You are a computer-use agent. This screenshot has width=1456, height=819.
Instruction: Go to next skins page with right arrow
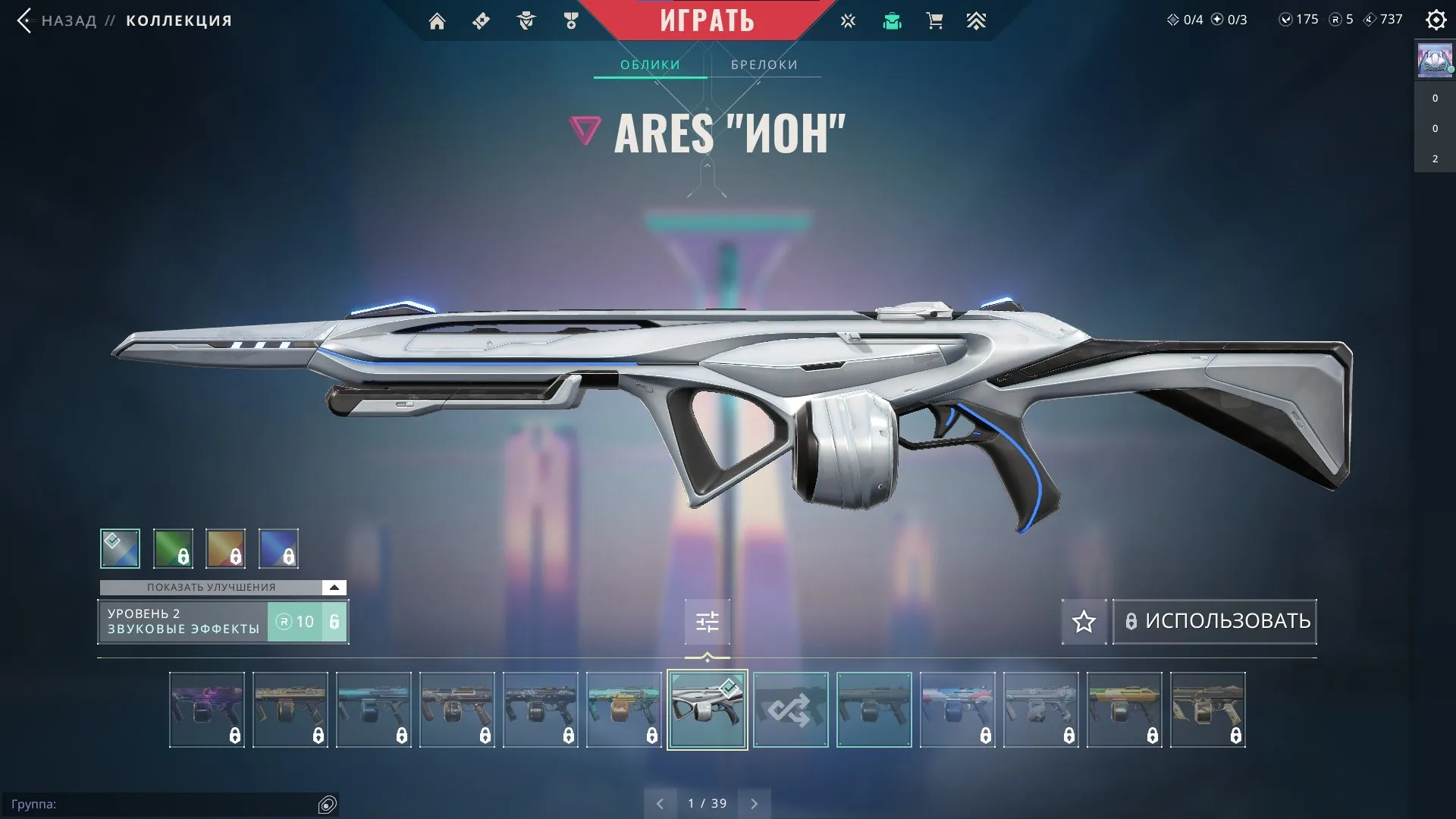coord(754,802)
